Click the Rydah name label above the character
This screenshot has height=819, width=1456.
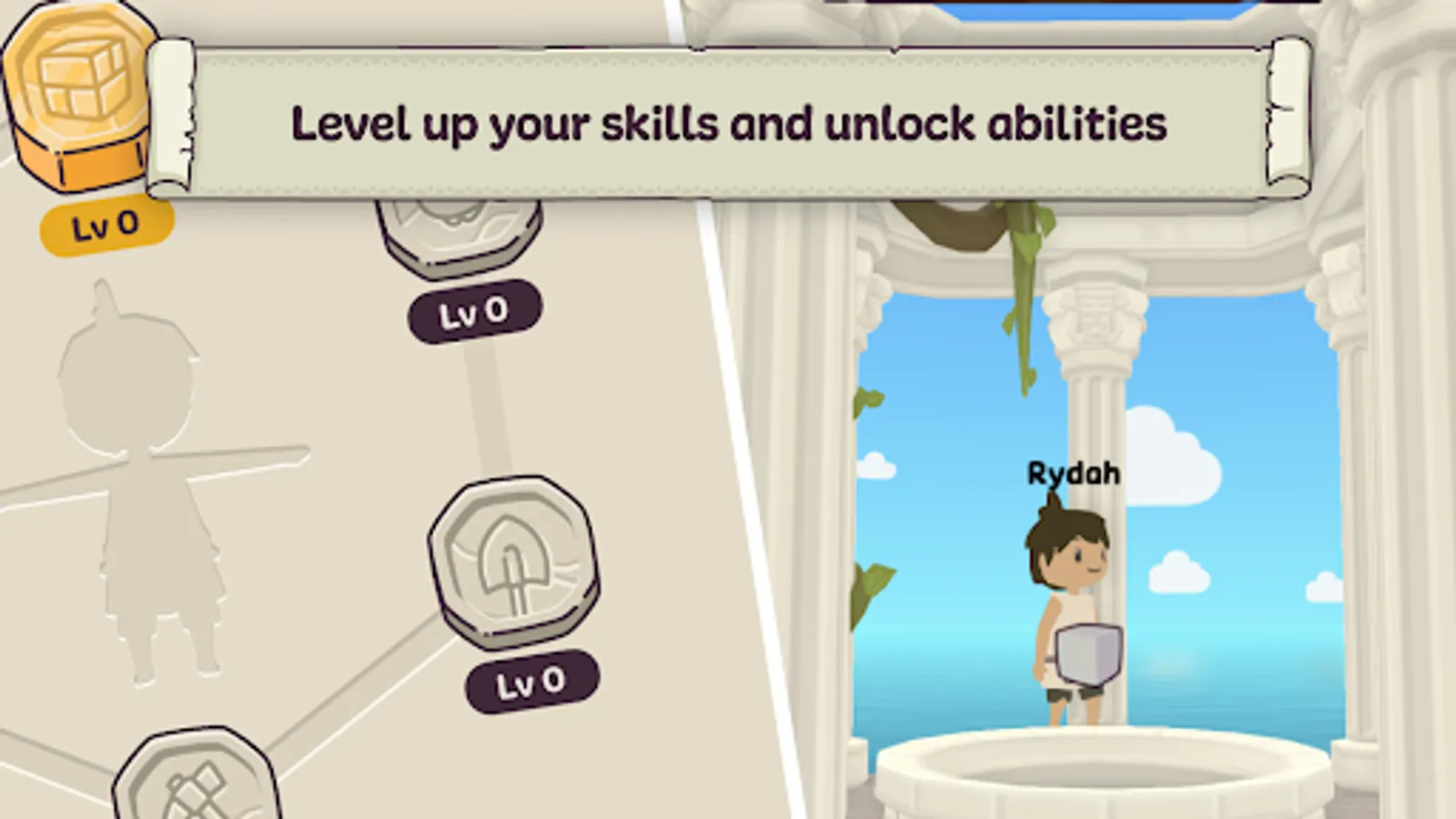1072,473
